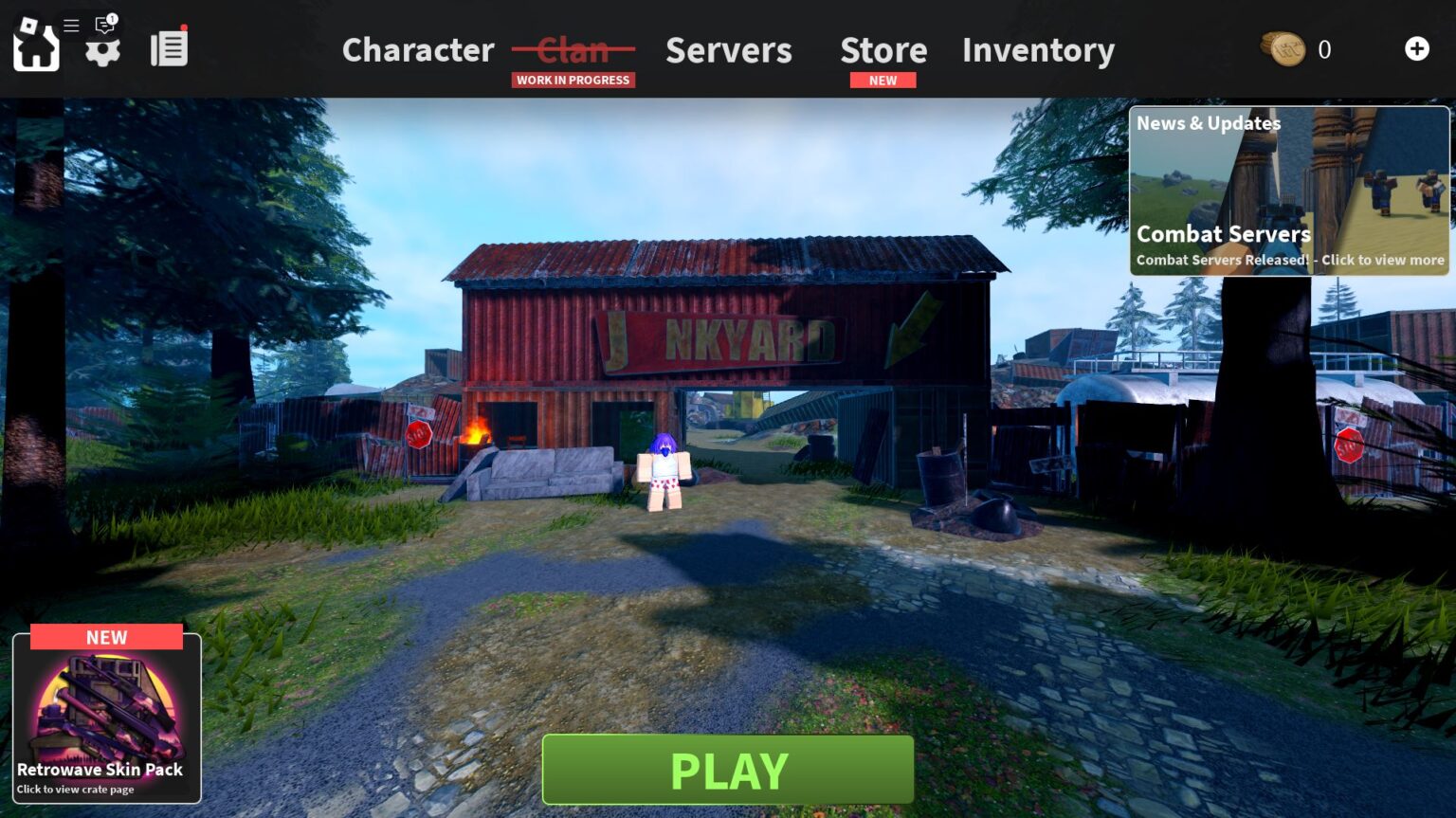The image size is (1456, 818).
Task: Open the hamburger menu icon
Action: pyautogui.click(x=70, y=26)
